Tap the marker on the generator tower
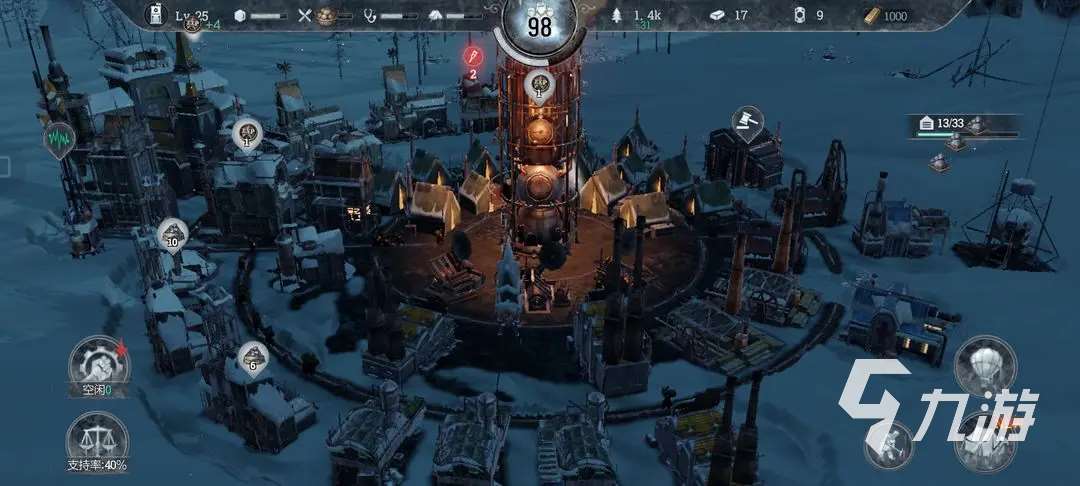 [x=539, y=87]
